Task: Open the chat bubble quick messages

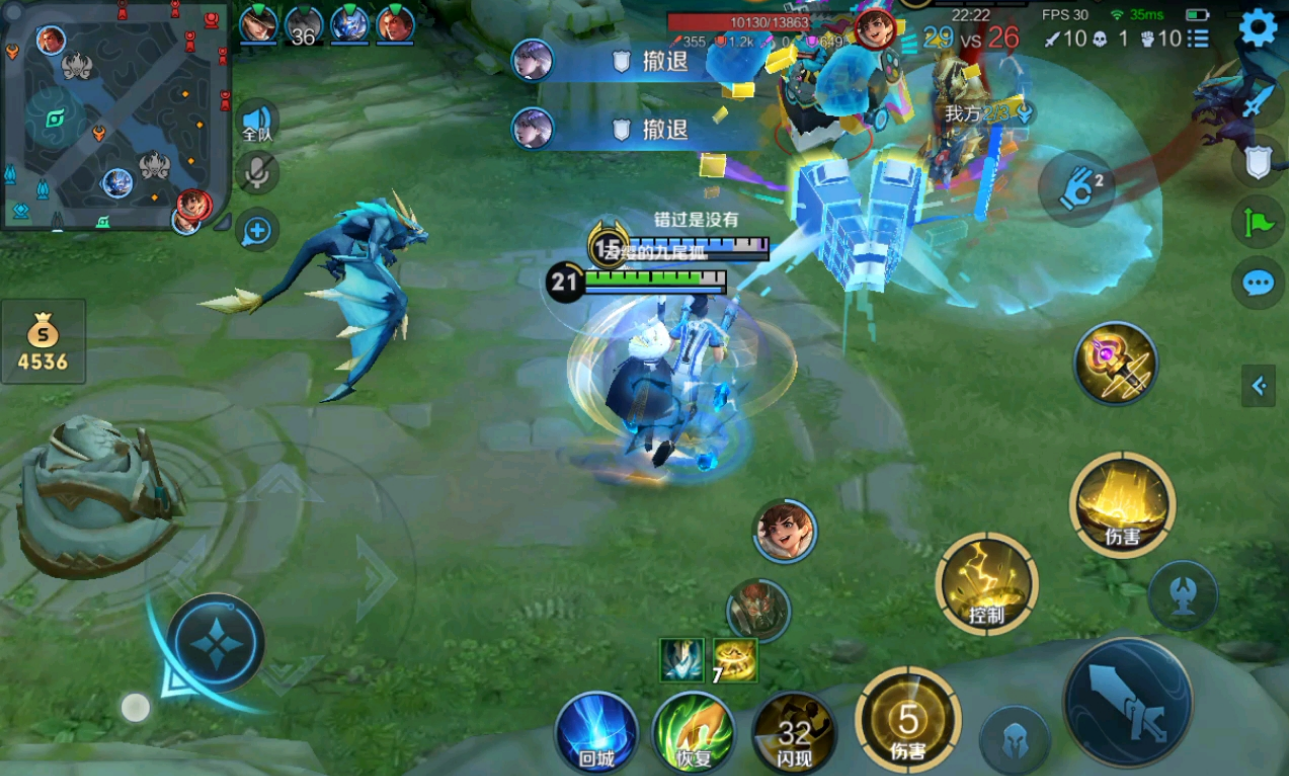Action: 1257,283
